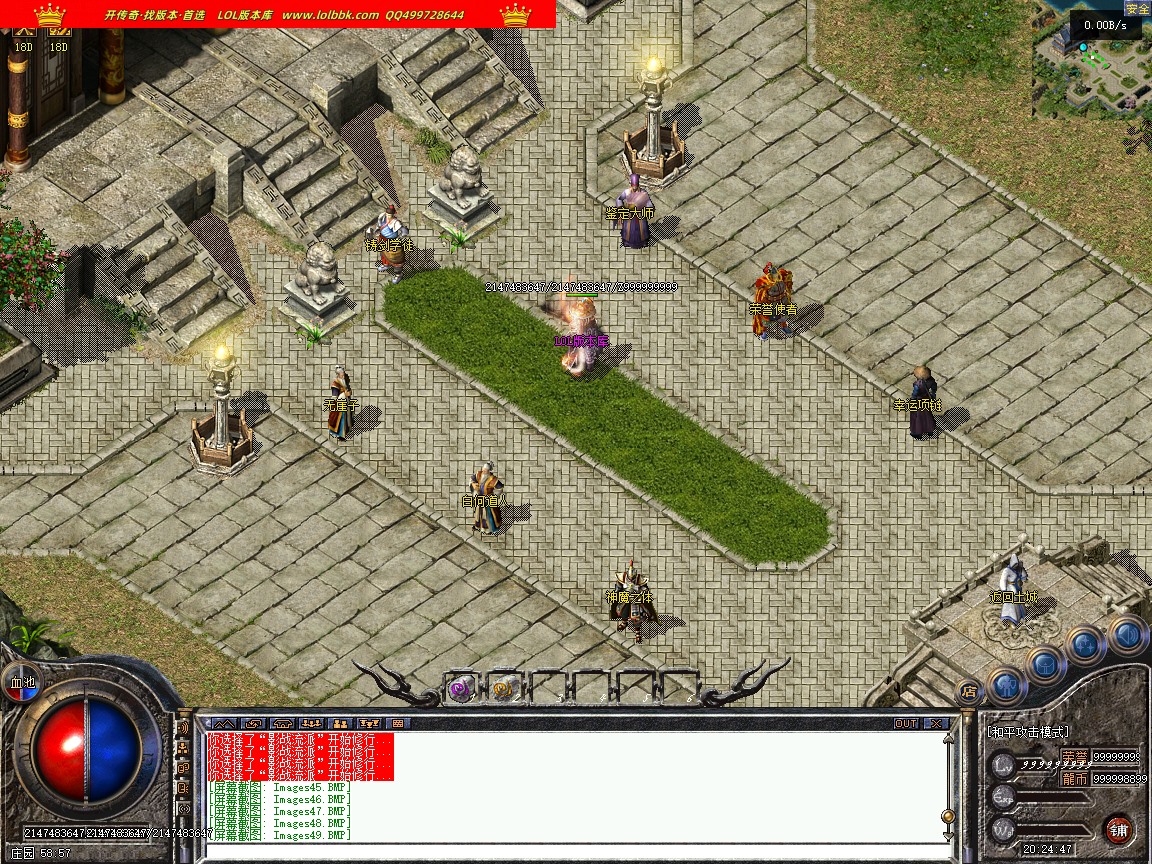The image size is (1152, 864).
Task: Click the 龍币 dragon coin label
Action: (x=1074, y=778)
